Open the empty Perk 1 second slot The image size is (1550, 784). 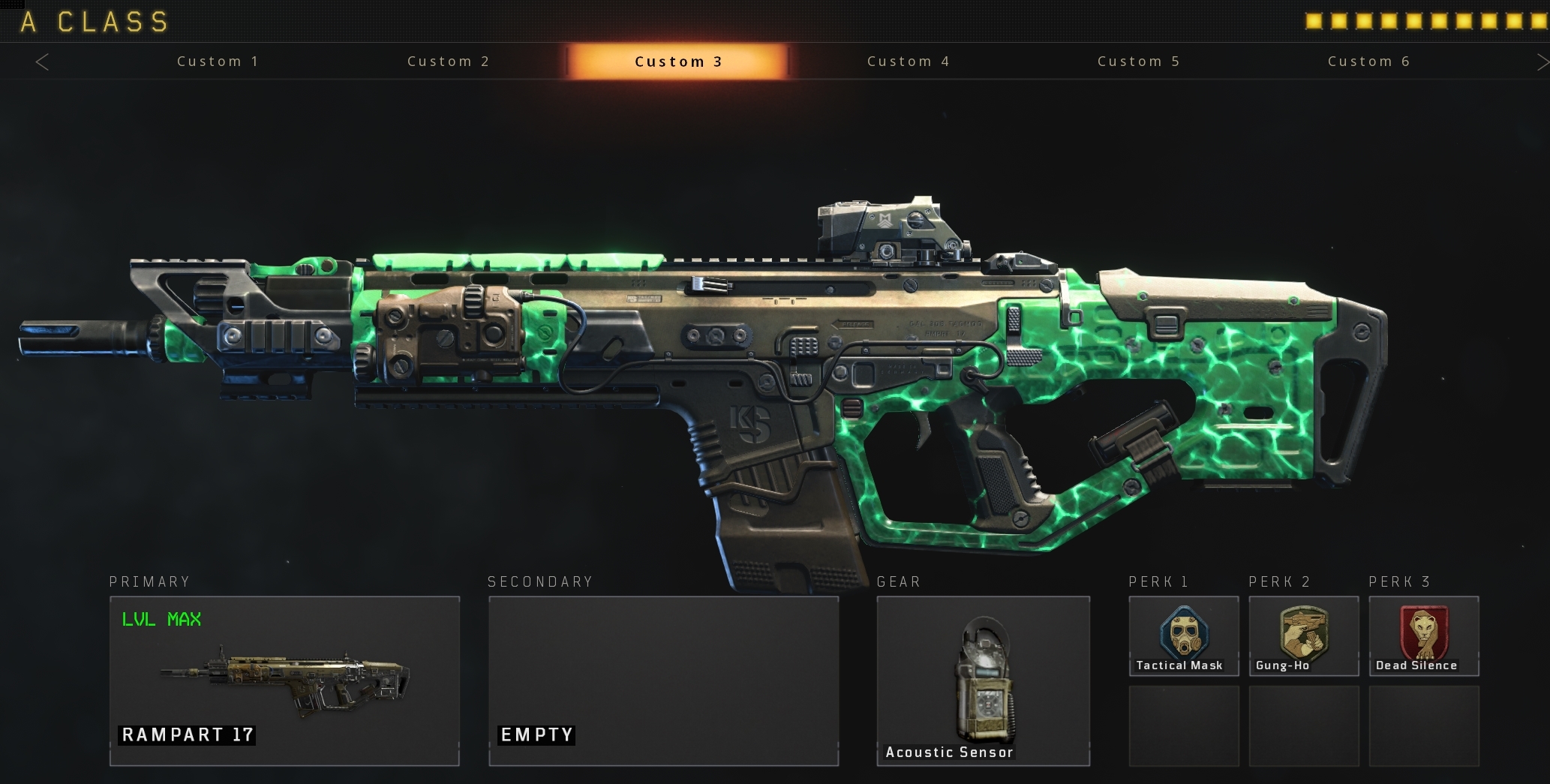1183,725
